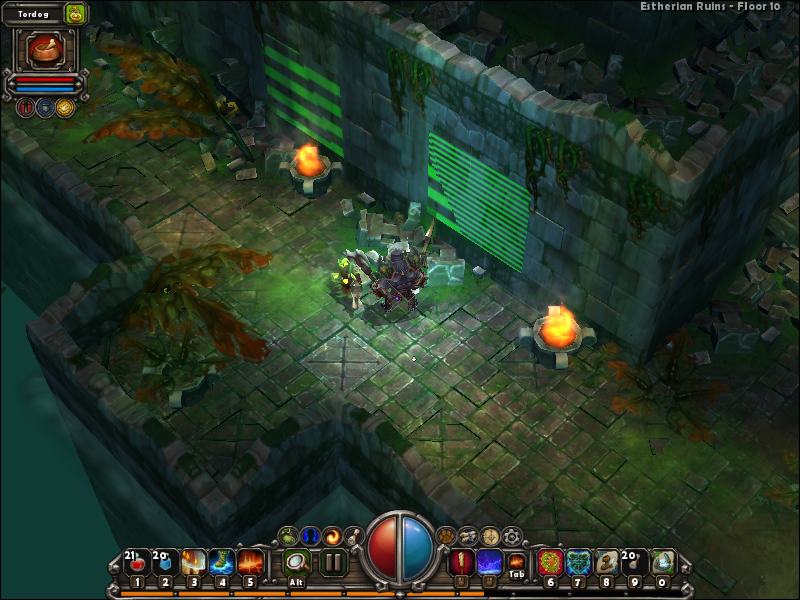Toggle the magnifying glass item-label button

pyautogui.click(x=295, y=563)
